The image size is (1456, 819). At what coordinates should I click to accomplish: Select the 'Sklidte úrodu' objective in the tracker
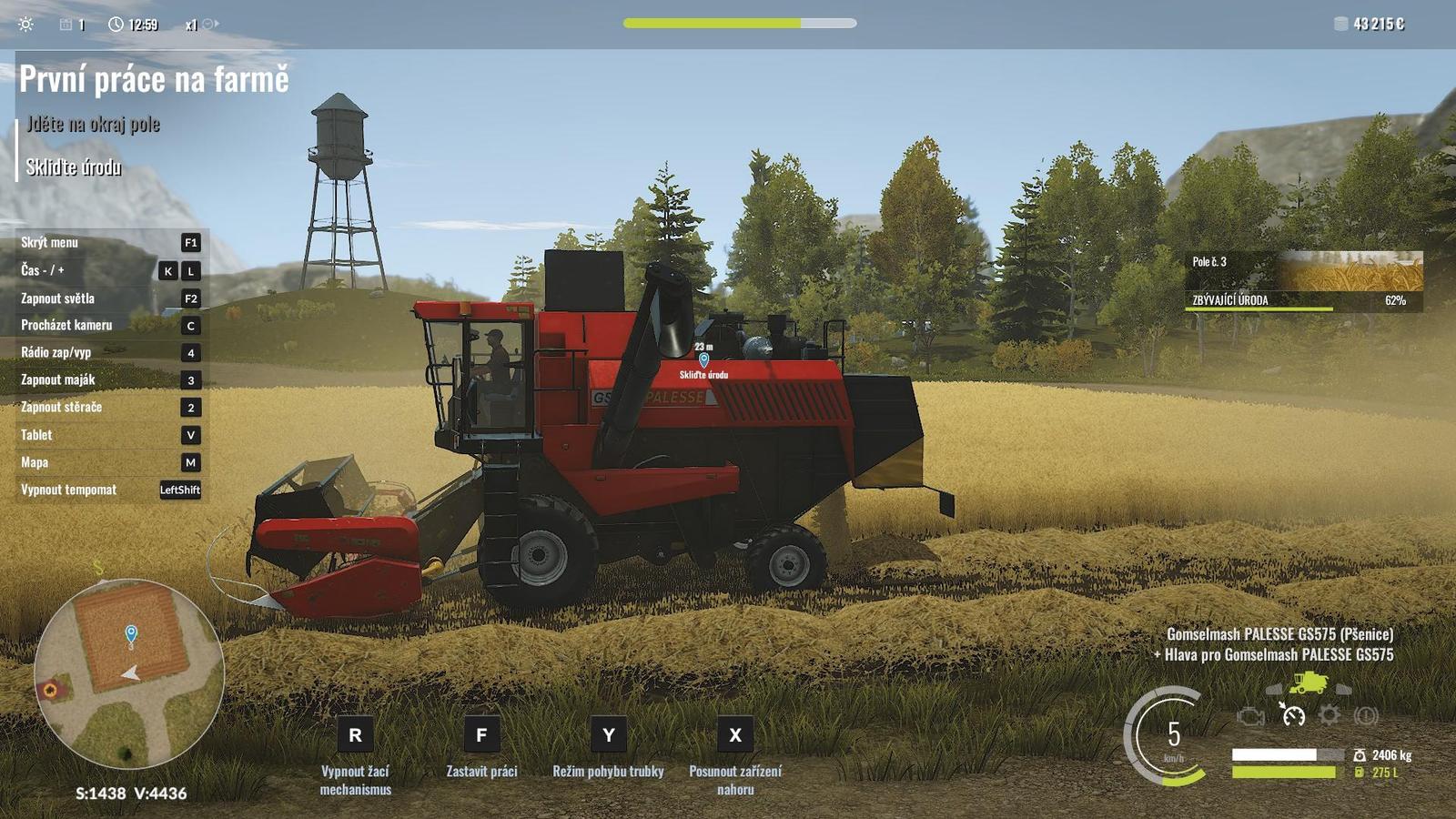click(74, 167)
